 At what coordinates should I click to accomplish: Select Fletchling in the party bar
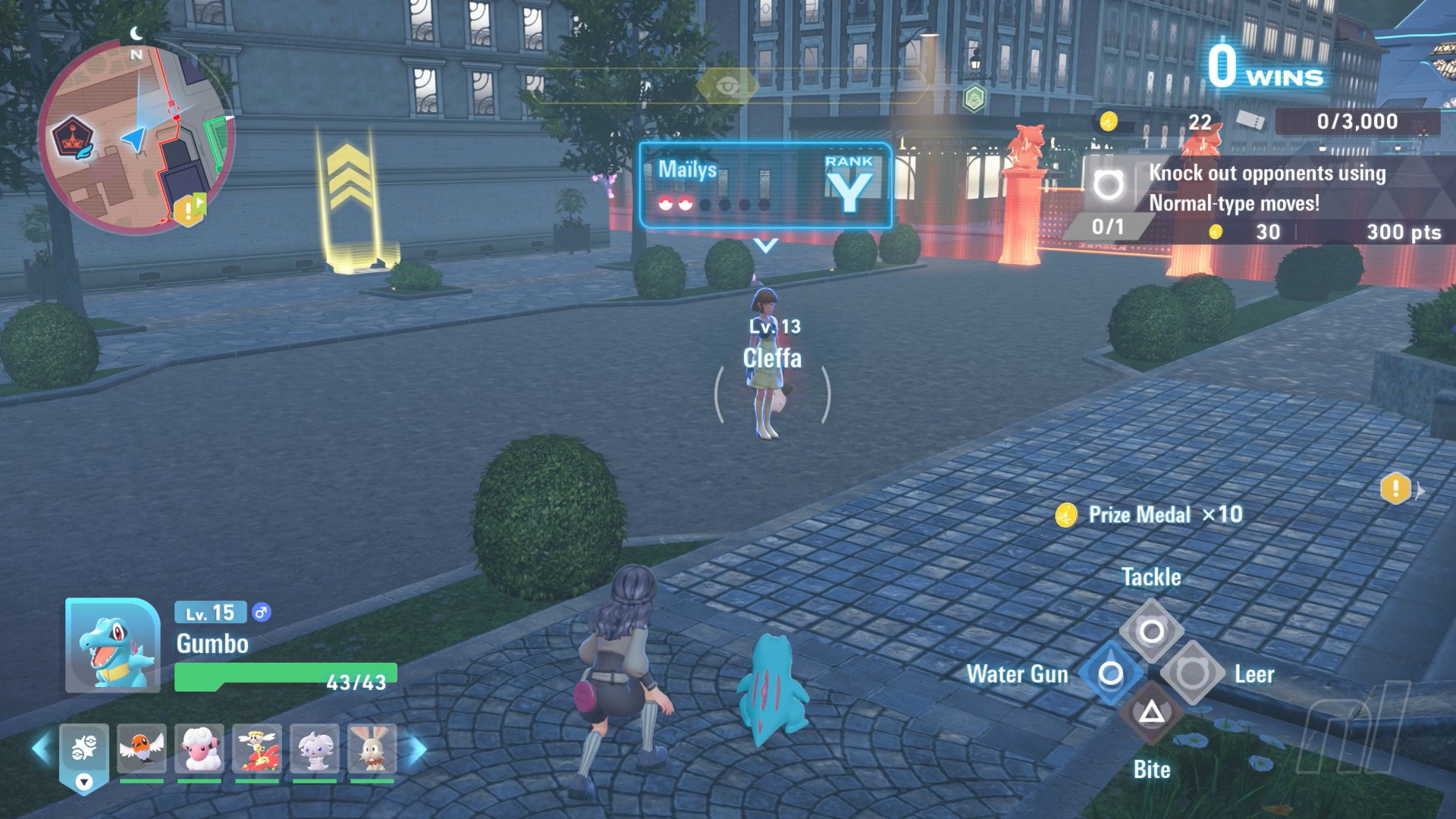click(142, 748)
